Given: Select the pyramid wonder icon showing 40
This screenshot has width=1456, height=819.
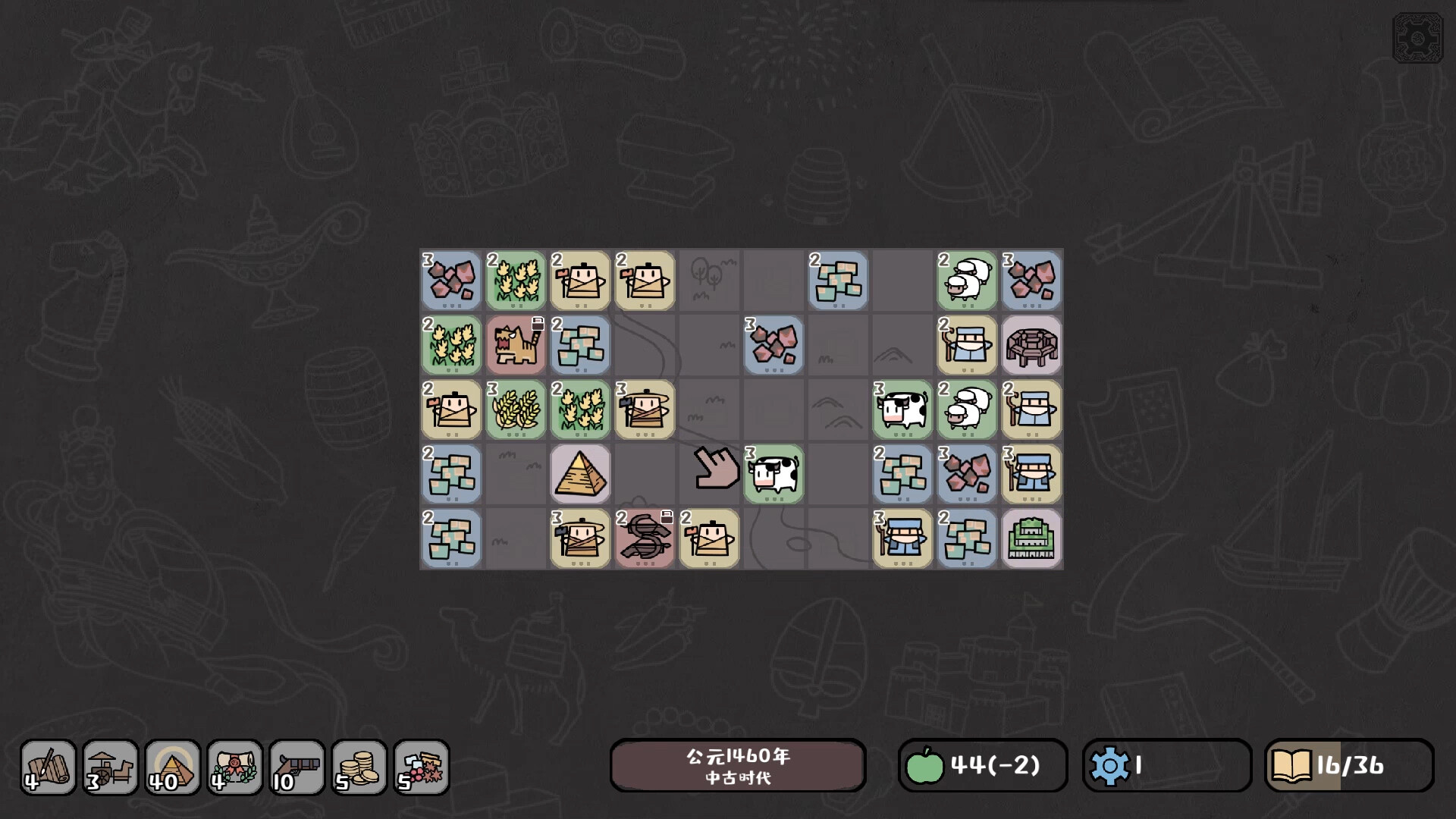Looking at the screenshot, I should 172,767.
